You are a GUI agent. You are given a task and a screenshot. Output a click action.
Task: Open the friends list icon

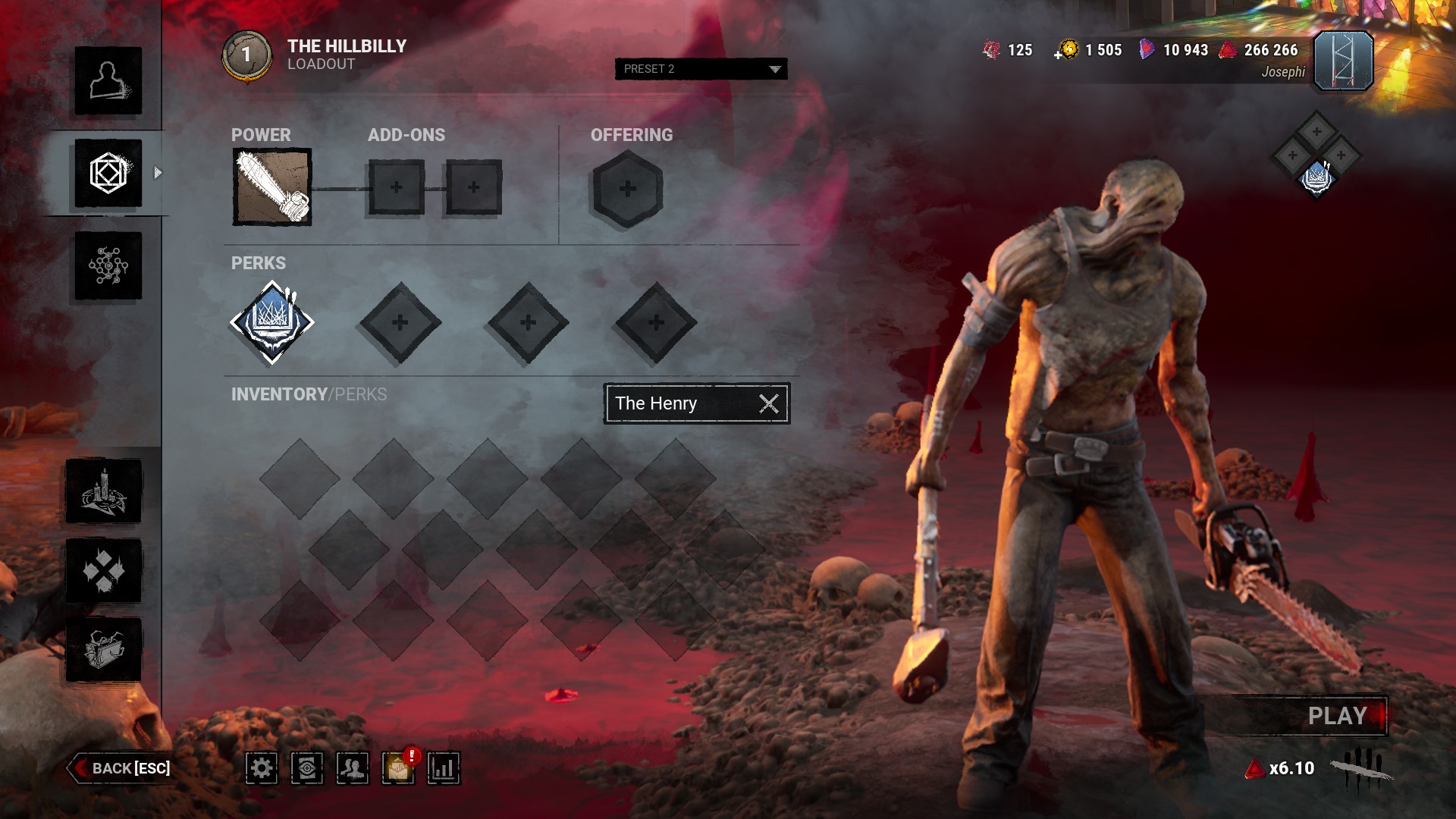[353, 768]
